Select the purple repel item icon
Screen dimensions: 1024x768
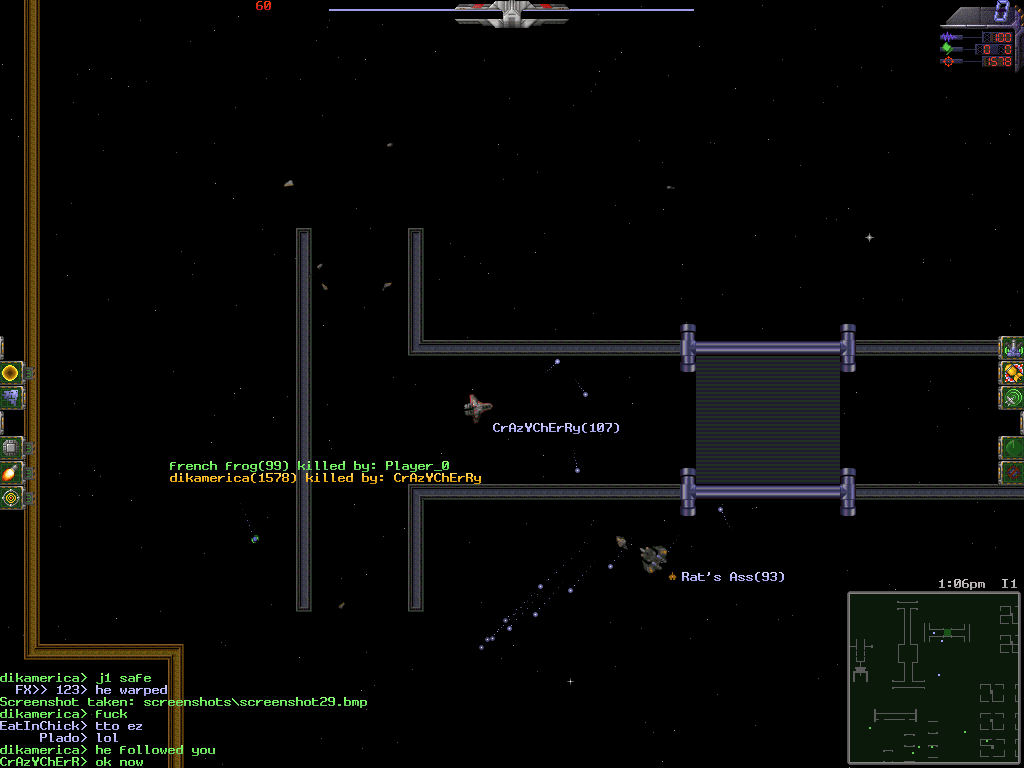[x=10, y=398]
